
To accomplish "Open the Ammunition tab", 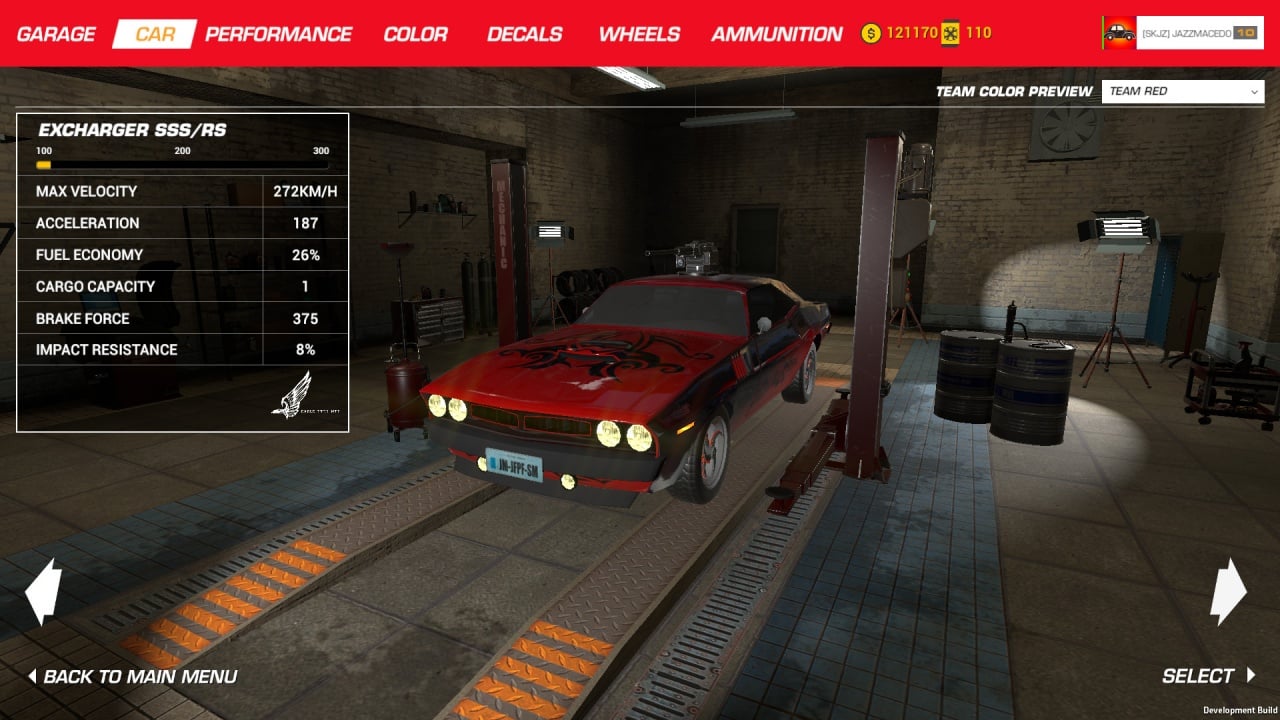I will tap(776, 34).
